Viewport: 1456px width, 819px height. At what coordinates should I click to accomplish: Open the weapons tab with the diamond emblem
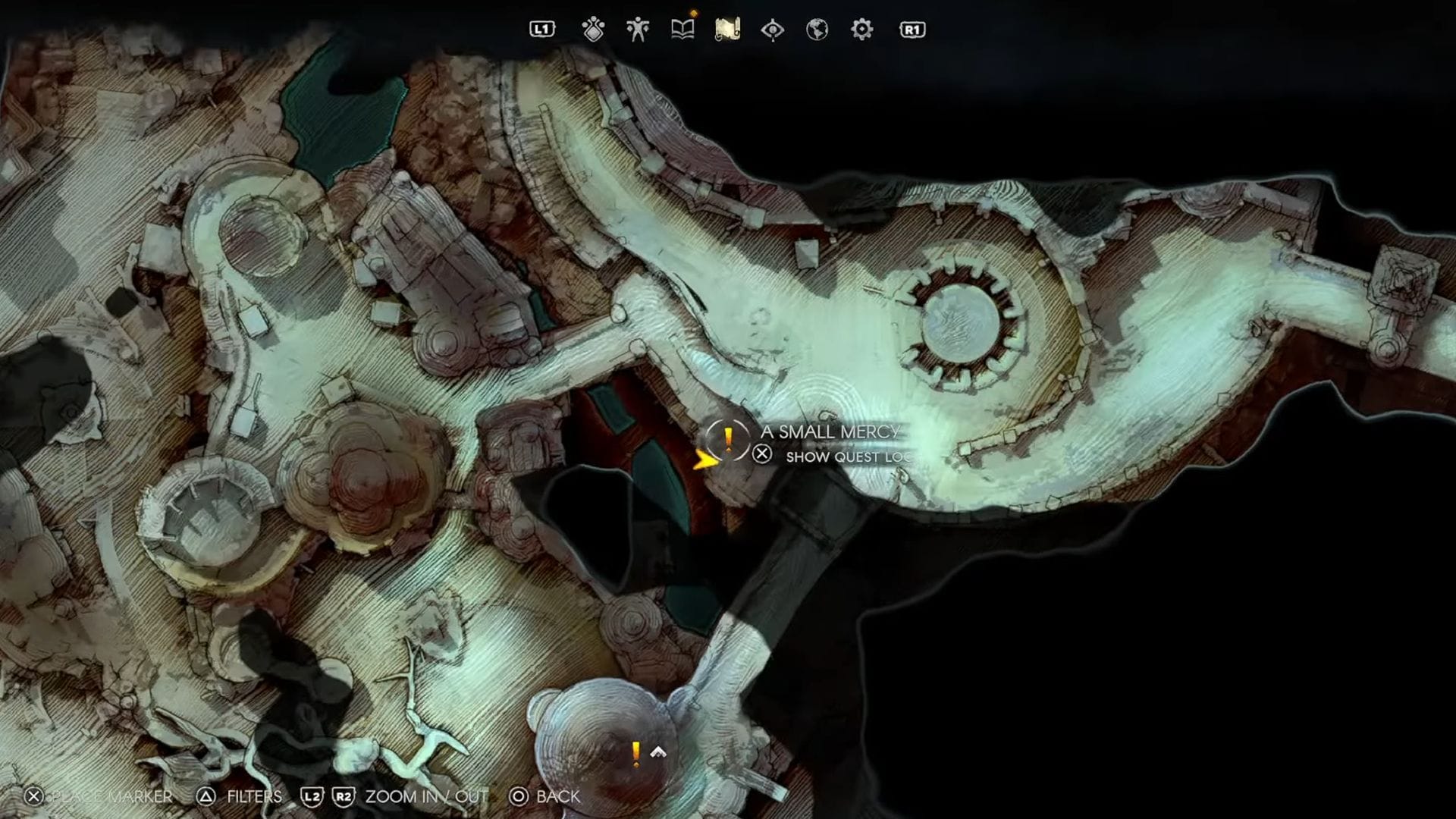593,30
